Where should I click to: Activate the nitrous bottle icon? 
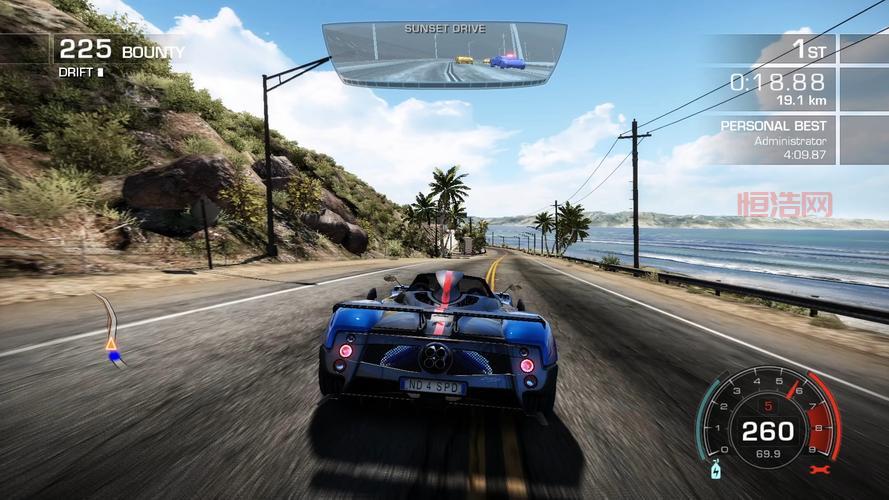pos(716,469)
